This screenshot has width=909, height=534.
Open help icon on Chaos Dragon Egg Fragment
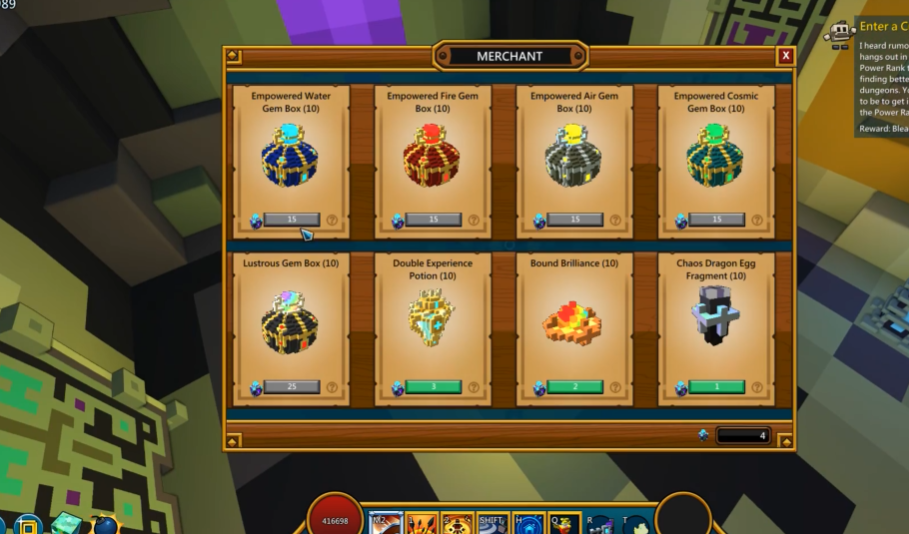tap(757, 387)
